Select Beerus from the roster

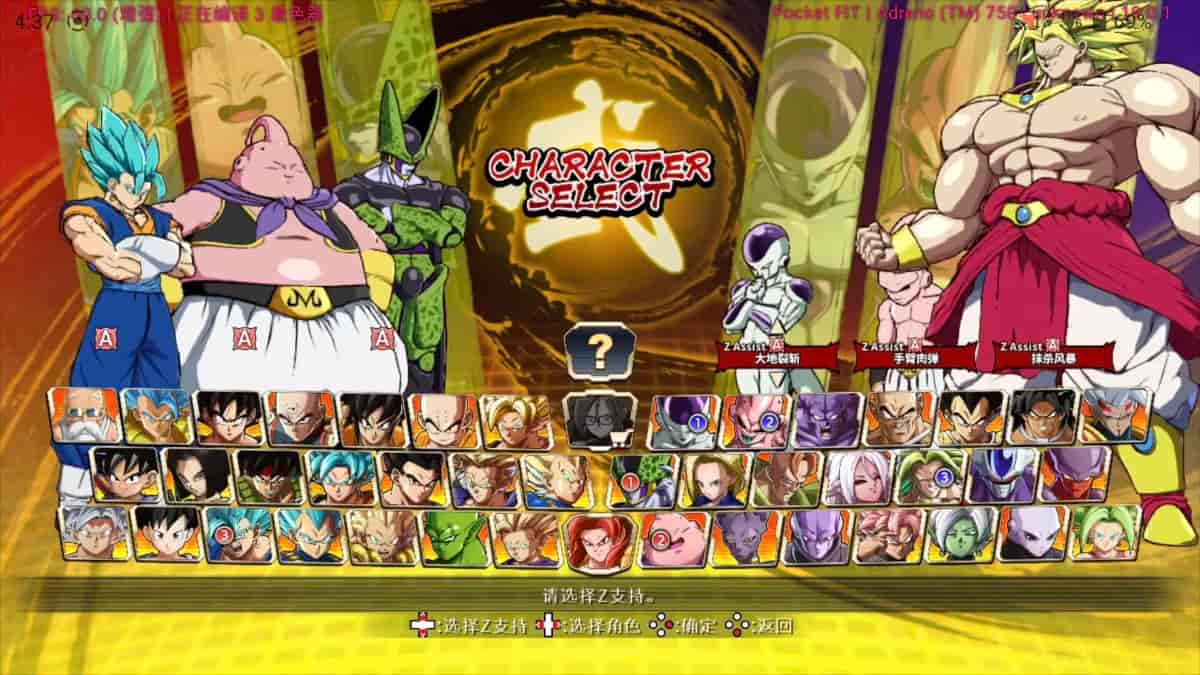pos(746,538)
